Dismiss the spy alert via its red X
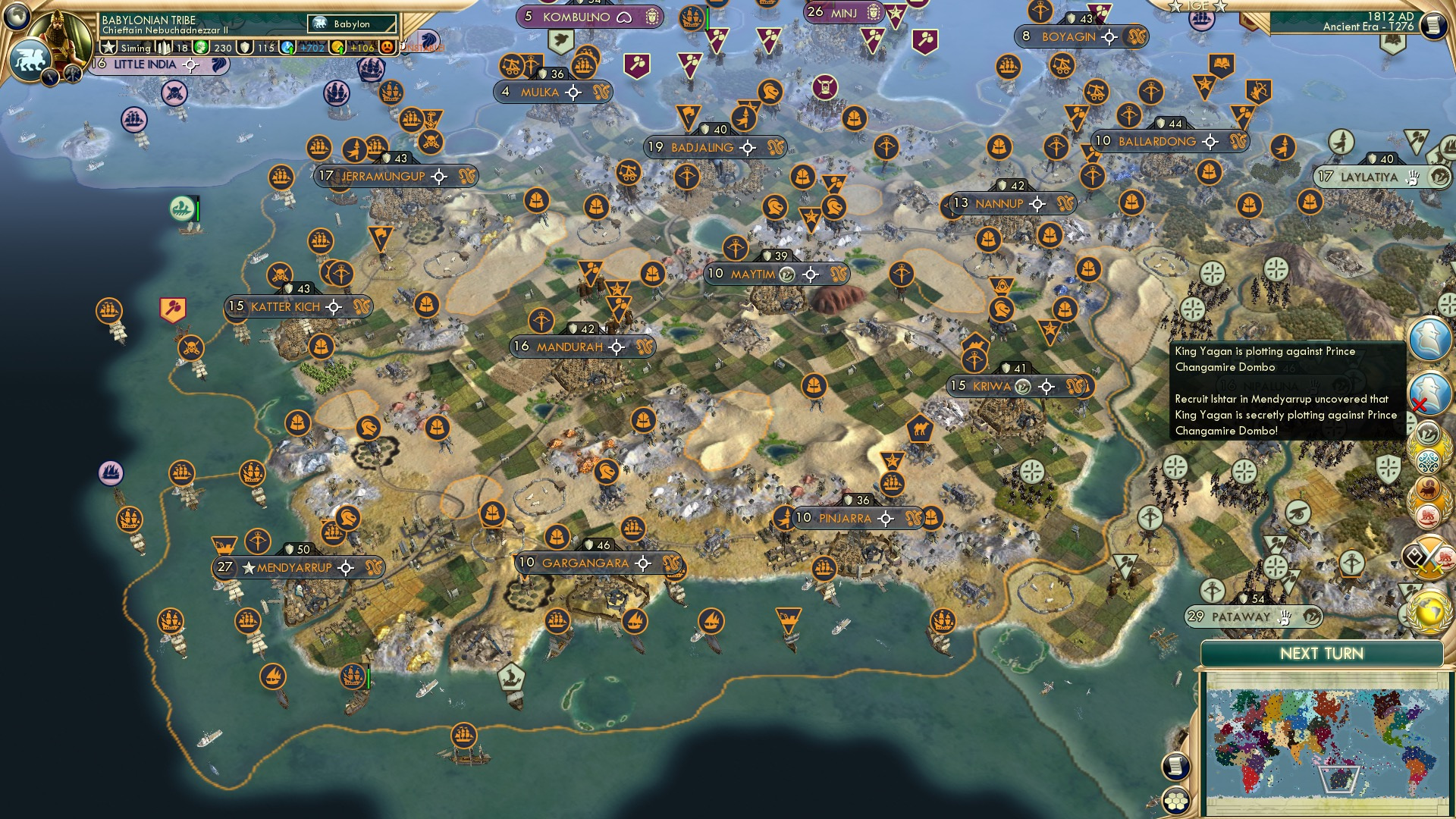The height and width of the screenshot is (819, 1456). (1420, 403)
